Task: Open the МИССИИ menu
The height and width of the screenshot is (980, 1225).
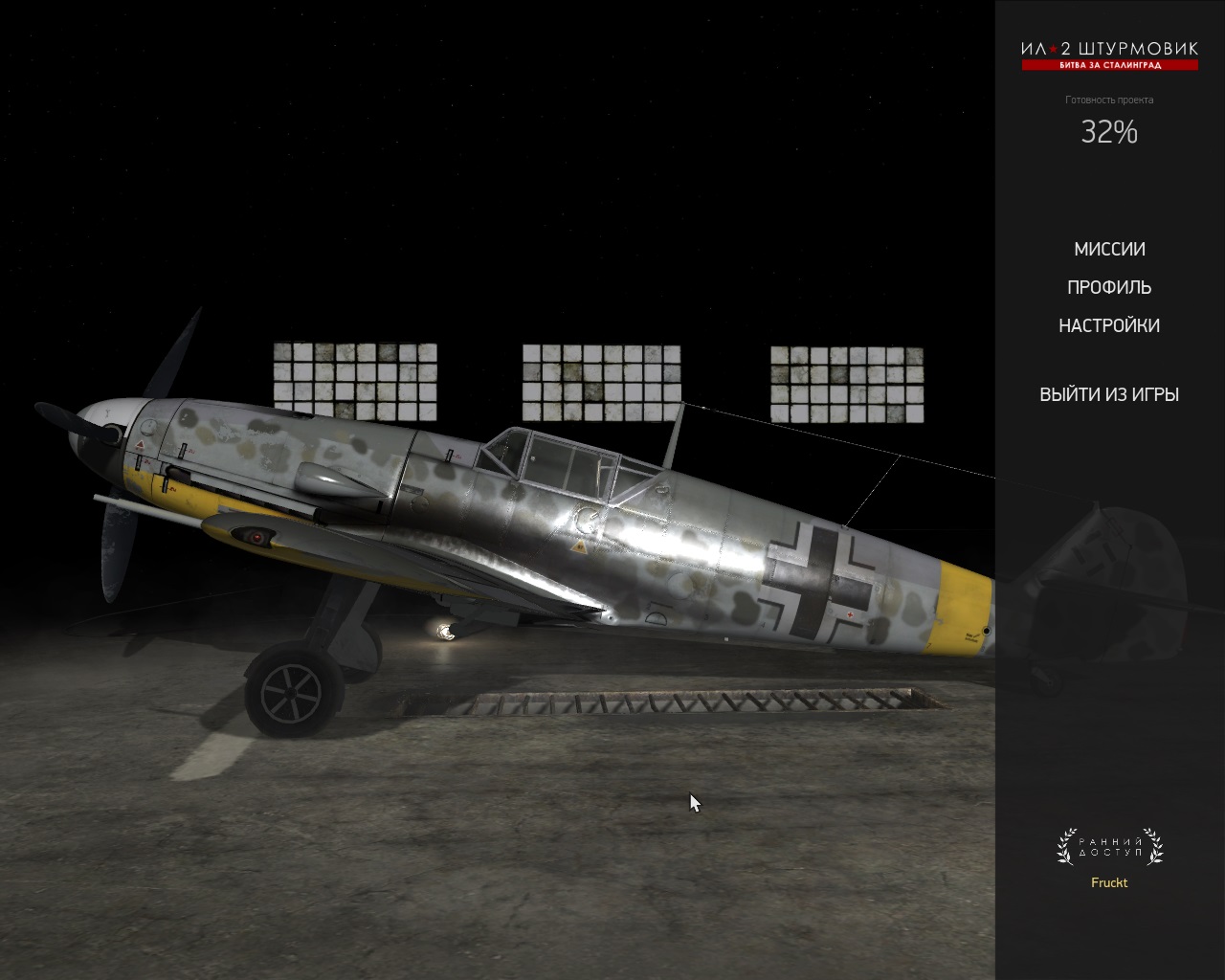Action: [x=1109, y=250]
